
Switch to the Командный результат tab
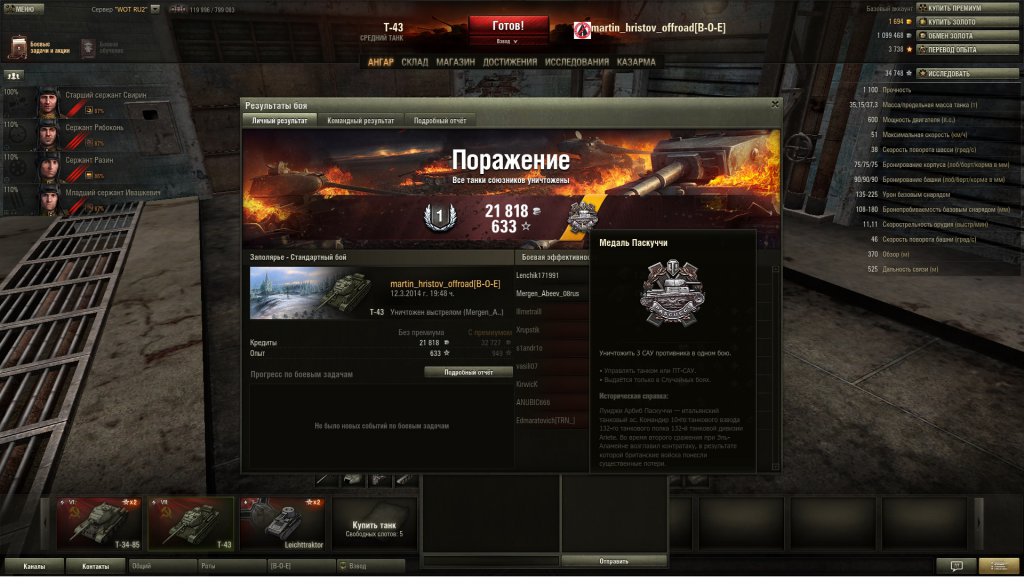tap(360, 120)
